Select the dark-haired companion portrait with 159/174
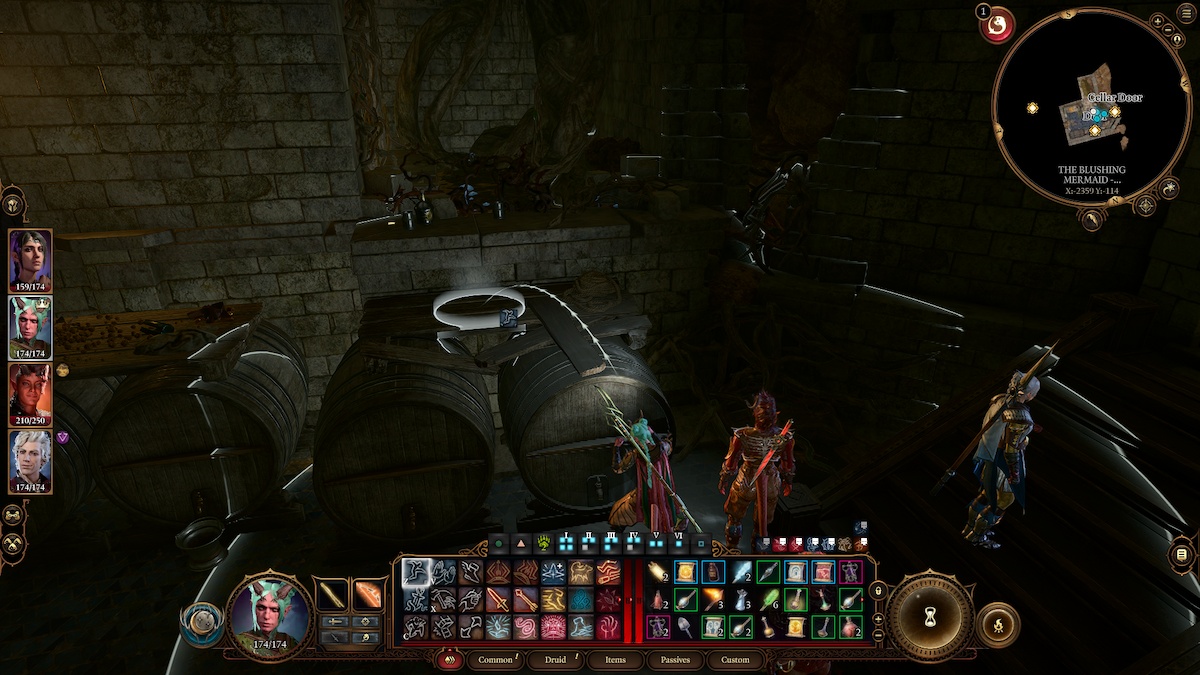Viewport: 1200px width, 675px height. pos(30,259)
